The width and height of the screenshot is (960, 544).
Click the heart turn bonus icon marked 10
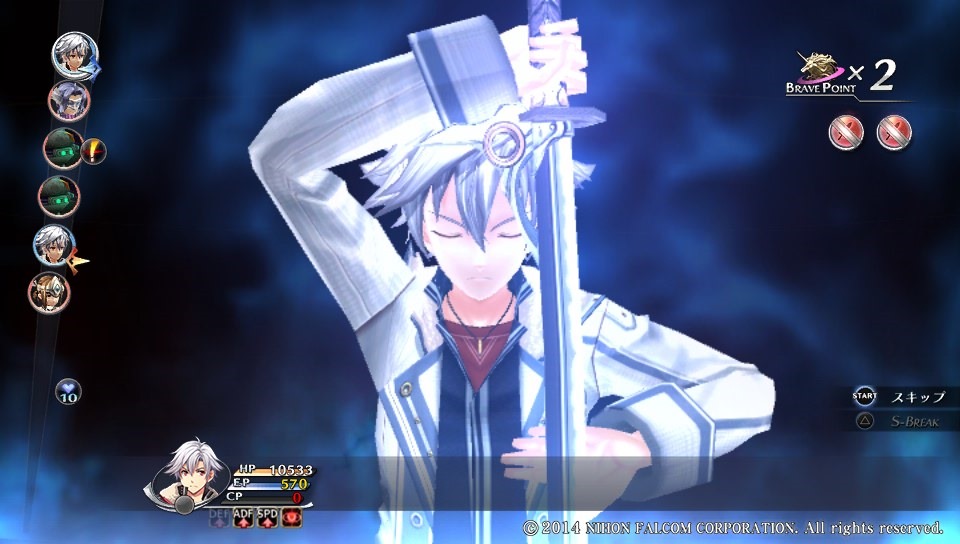pyautogui.click(x=68, y=391)
